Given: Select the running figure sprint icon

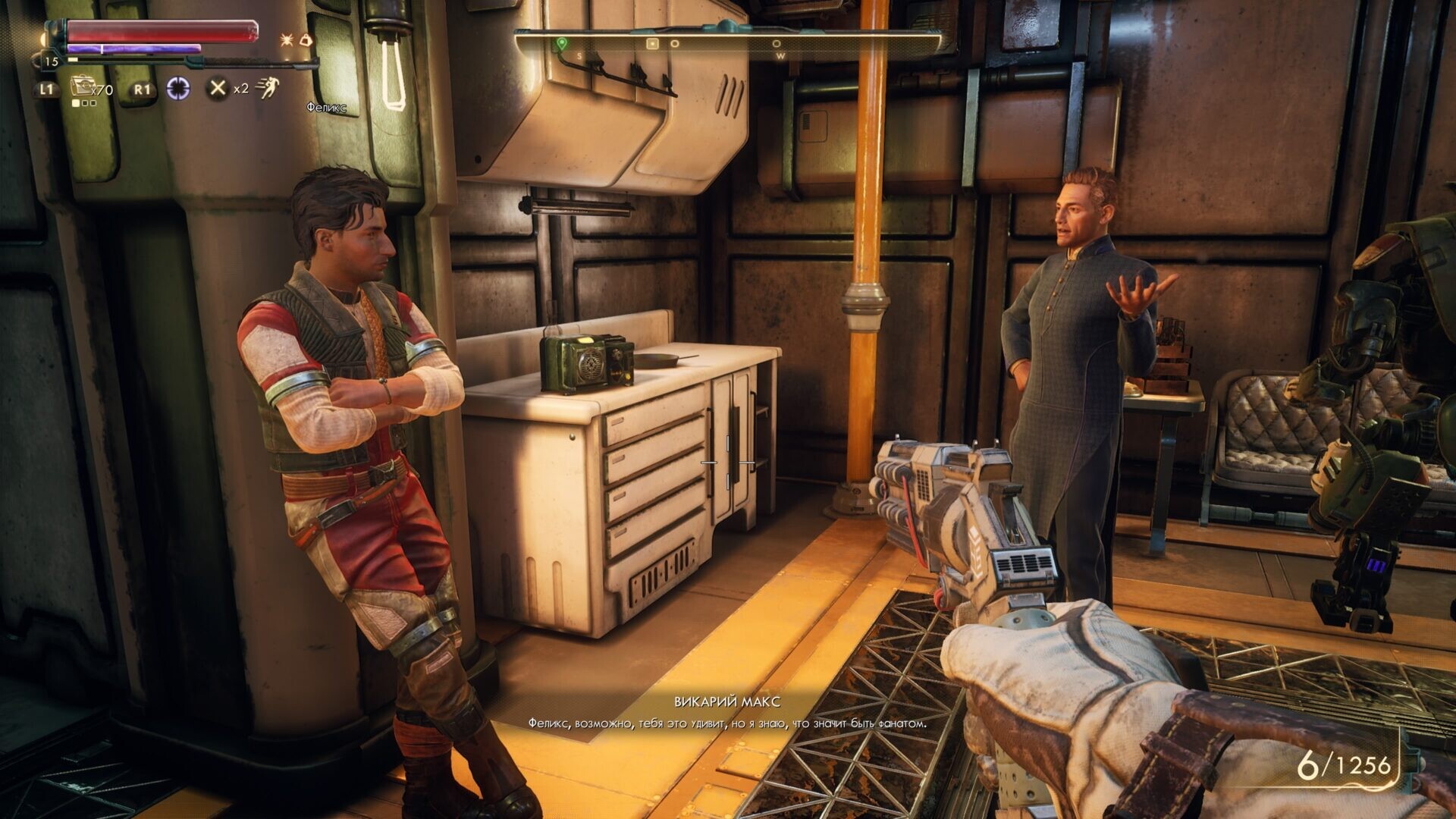Looking at the screenshot, I should [x=267, y=89].
